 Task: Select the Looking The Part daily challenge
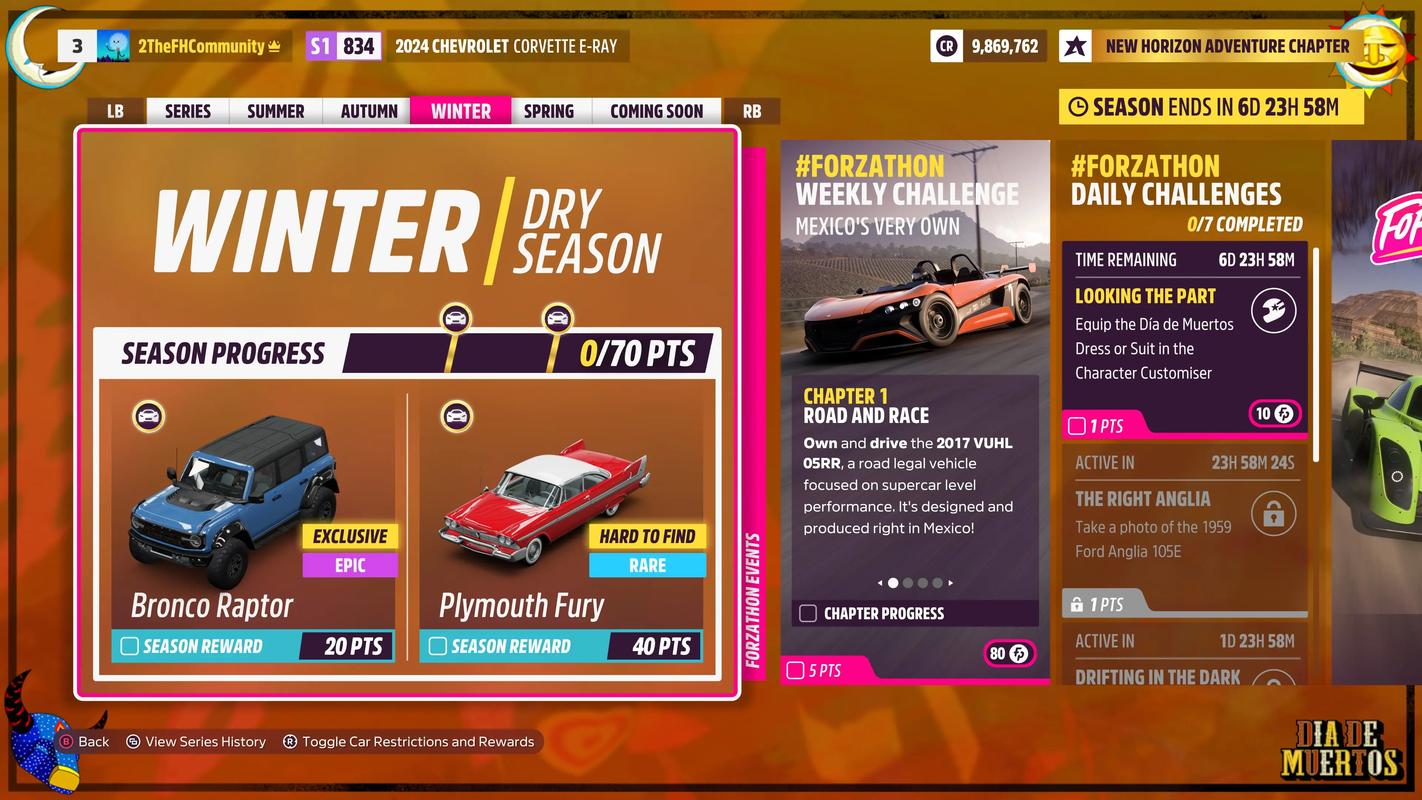1184,340
